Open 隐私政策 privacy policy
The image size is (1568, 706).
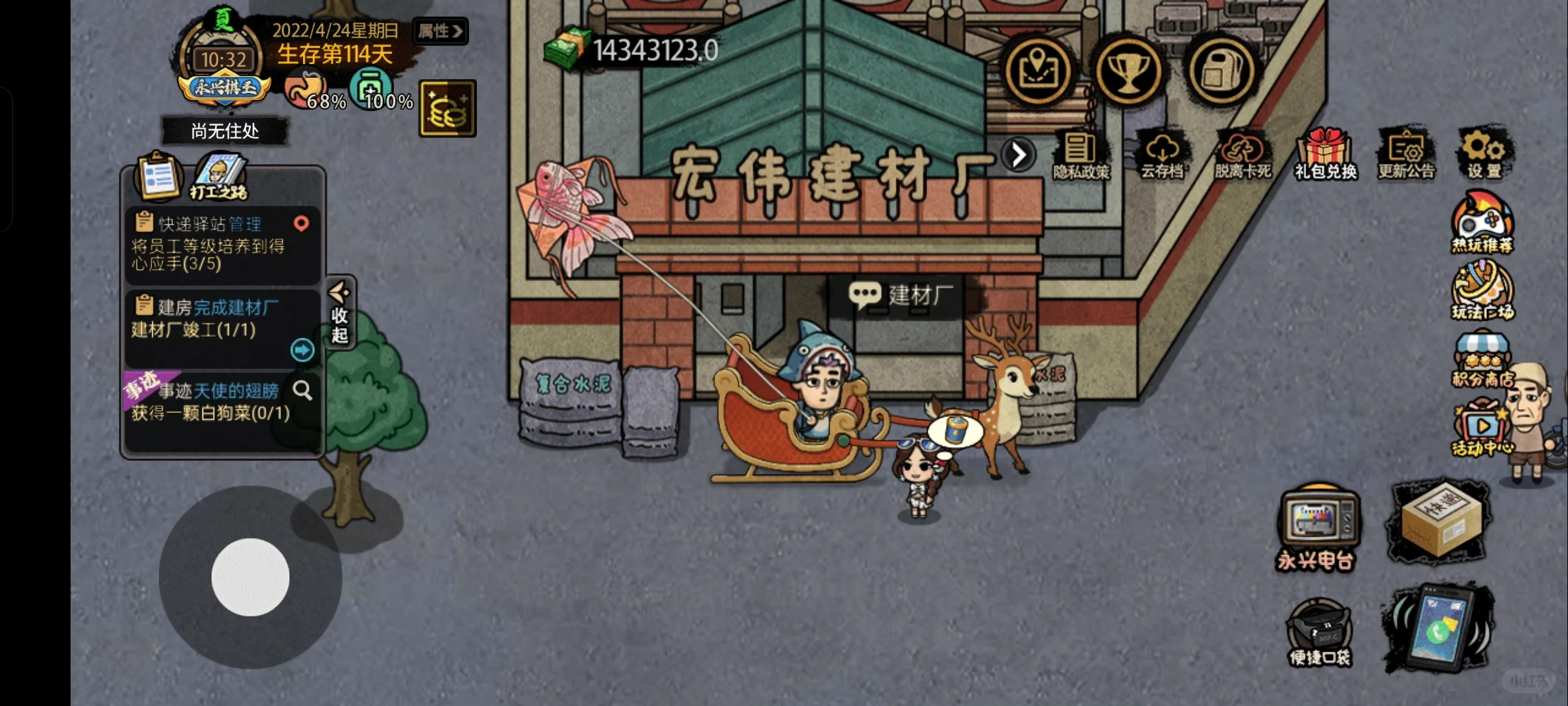(x=1081, y=156)
